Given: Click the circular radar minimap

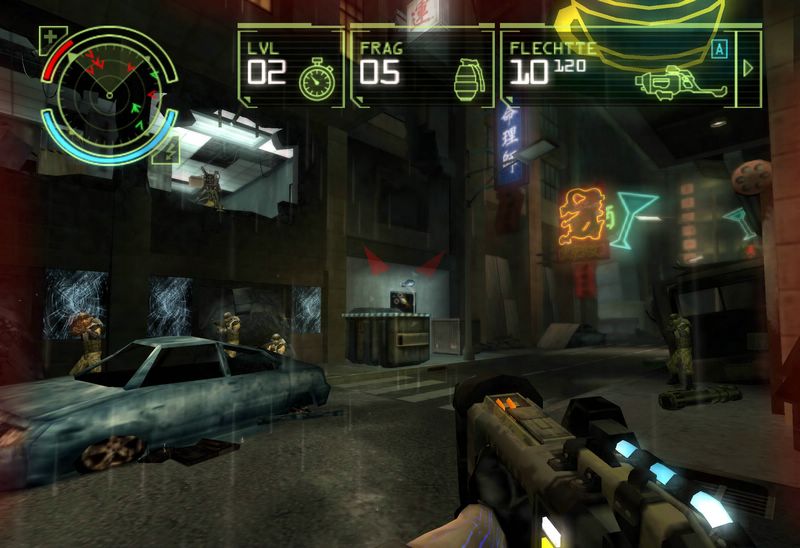Looking at the screenshot, I should tap(108, 94).
